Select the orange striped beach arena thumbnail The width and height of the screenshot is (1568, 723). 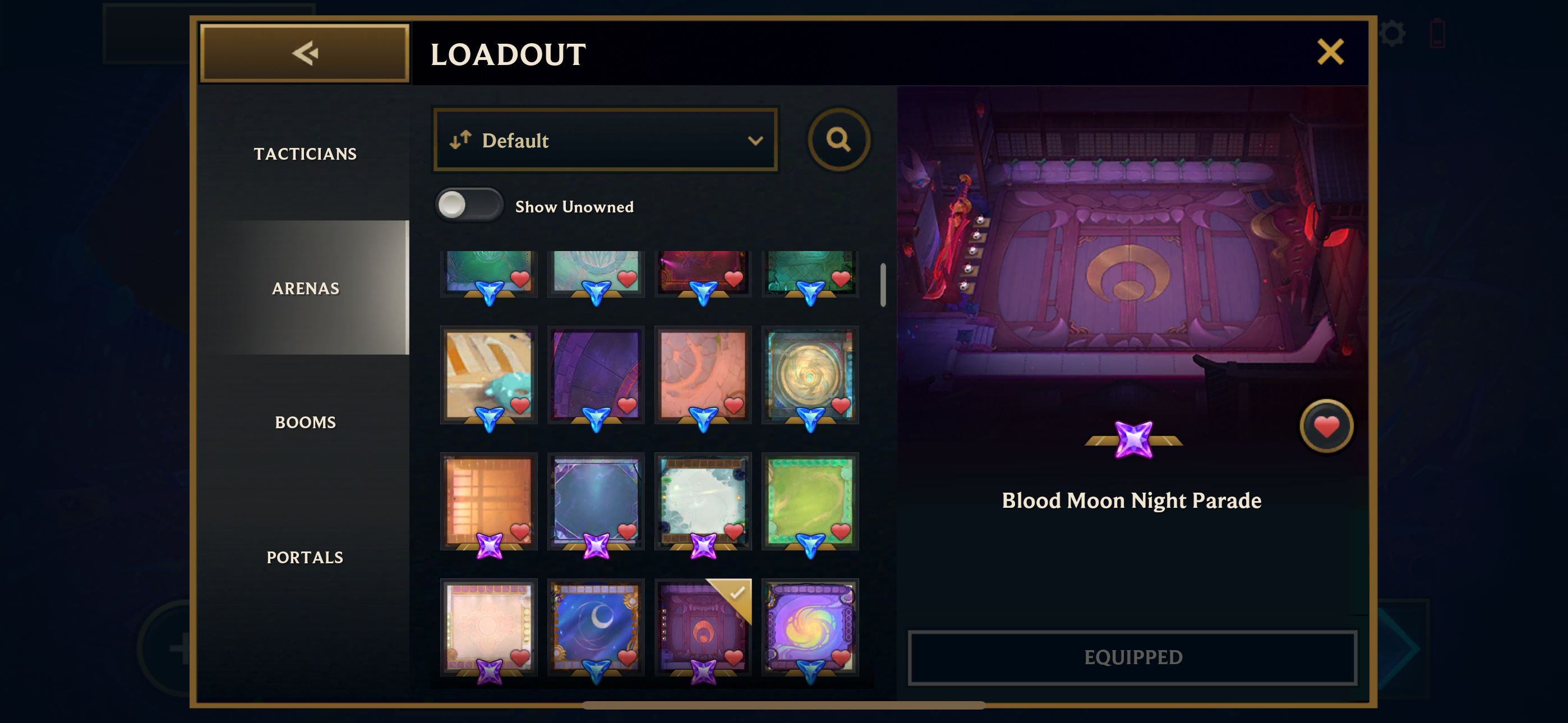488,374
